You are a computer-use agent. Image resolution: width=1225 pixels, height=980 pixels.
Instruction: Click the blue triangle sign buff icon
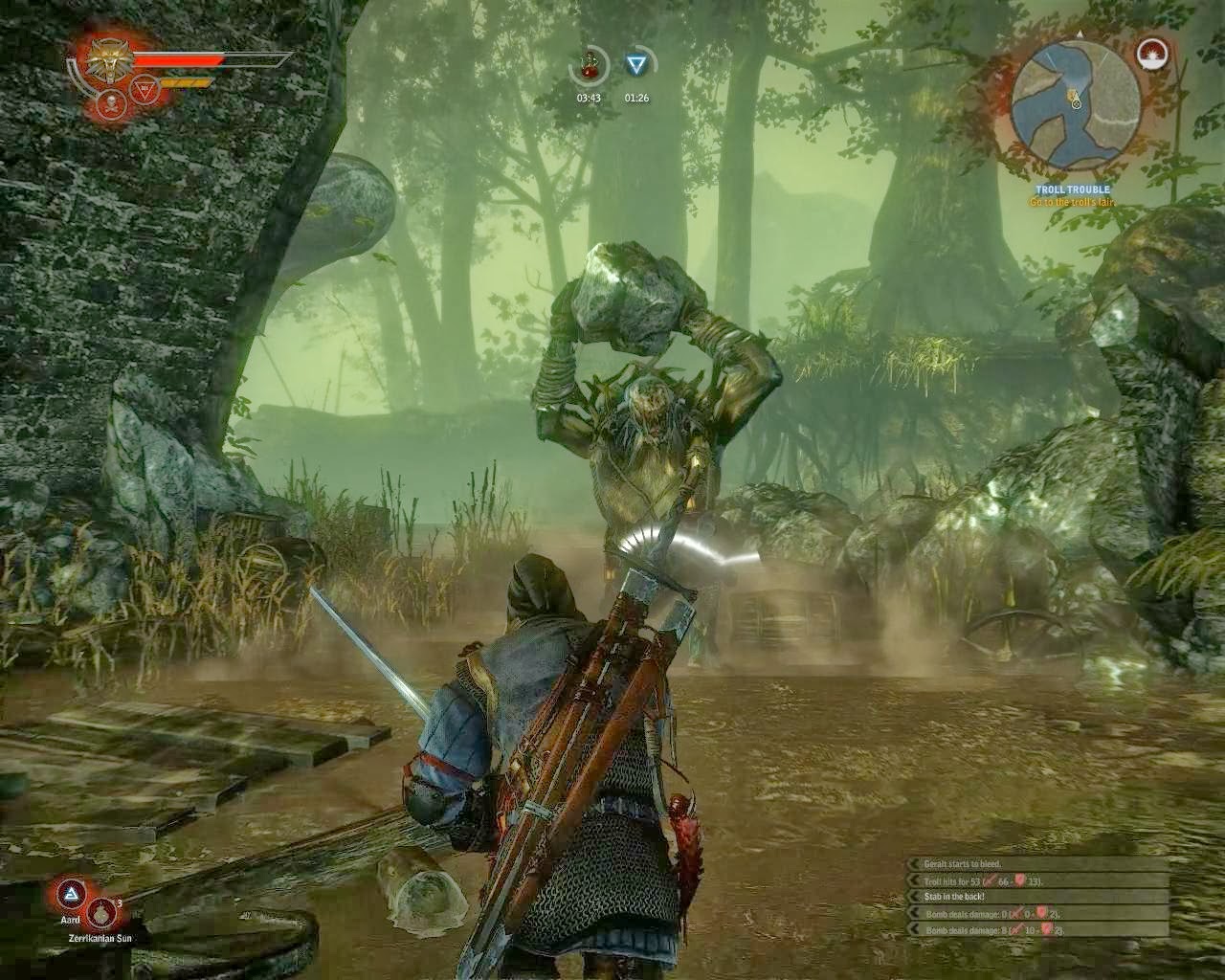click(x=636, y=65)
